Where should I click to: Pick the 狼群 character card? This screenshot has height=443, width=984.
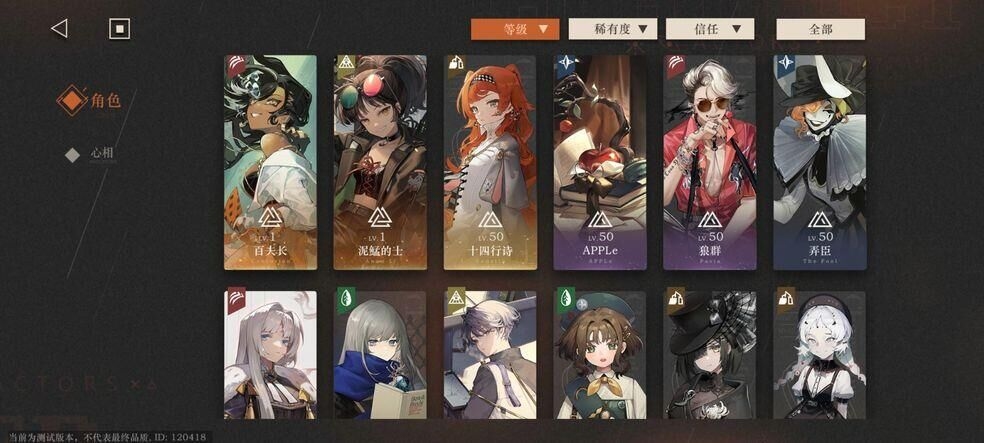(710, 162)
